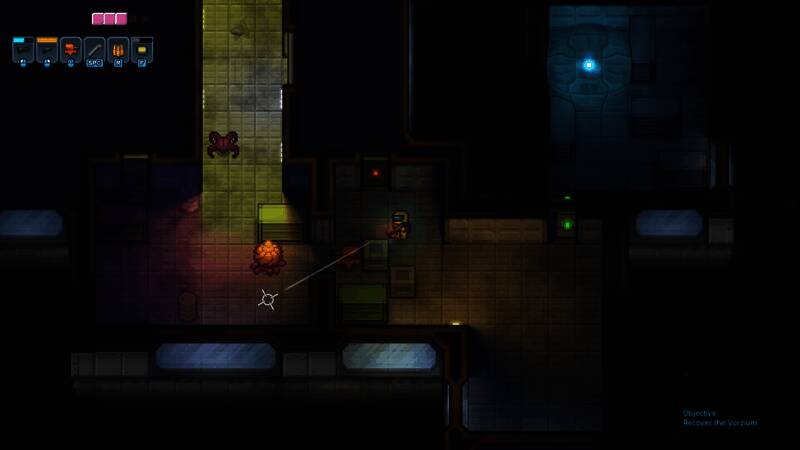Select the orange ammo shells slot
Image resolution: width=800 pixels, height=450 pixels.
118,50
